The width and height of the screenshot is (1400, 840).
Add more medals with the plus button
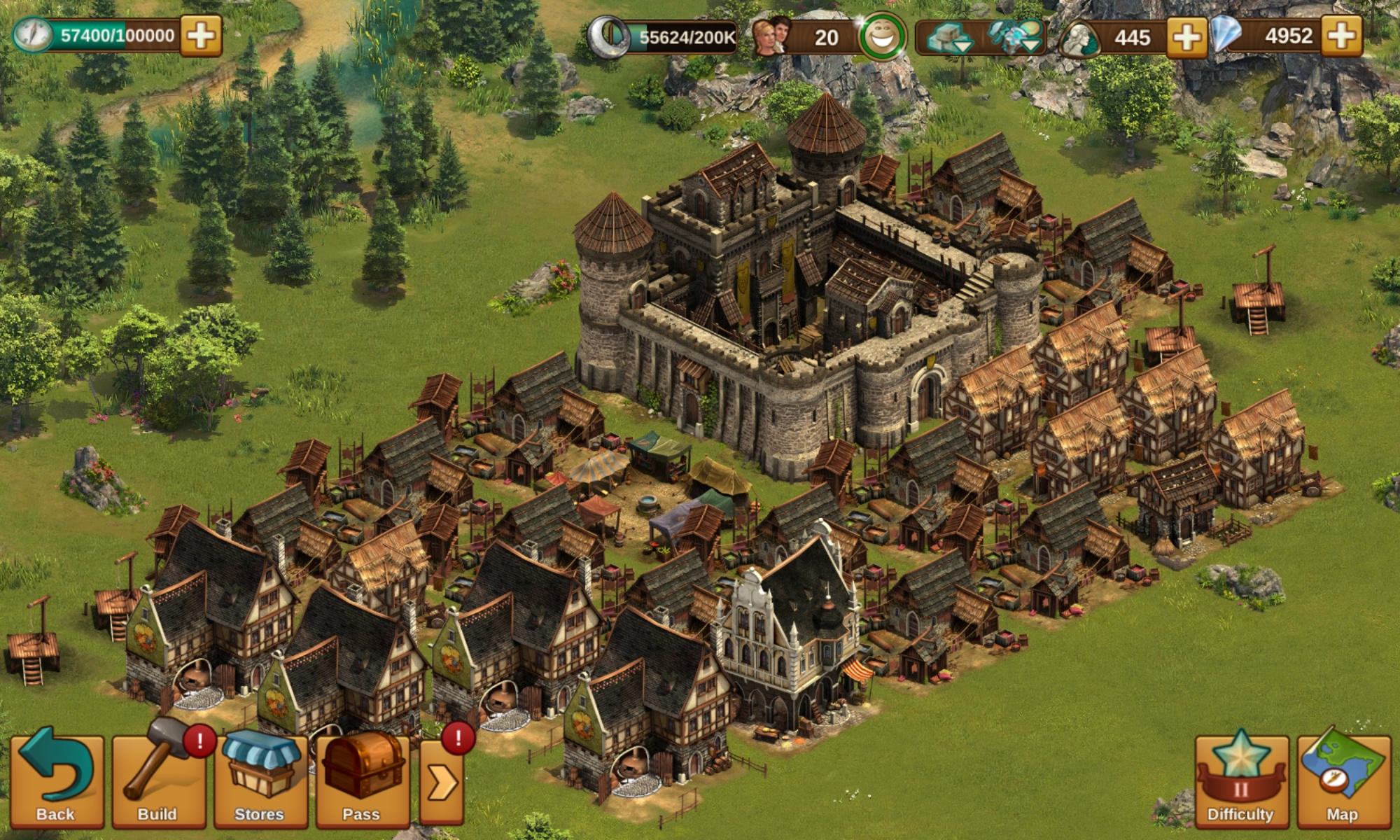pyautogui.click(x=1186, y=37)
